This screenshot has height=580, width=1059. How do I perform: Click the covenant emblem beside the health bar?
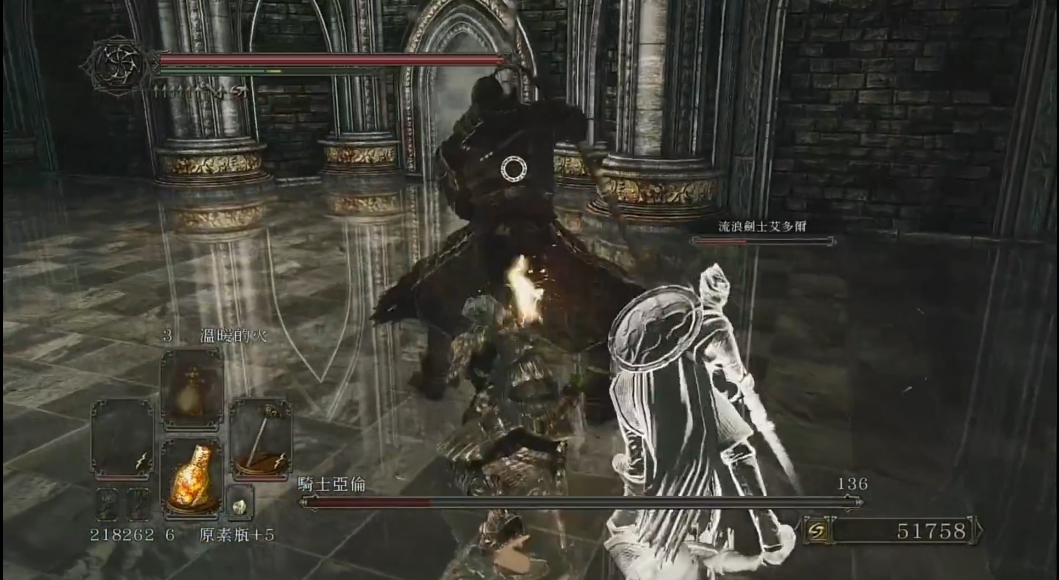point(118,66)
